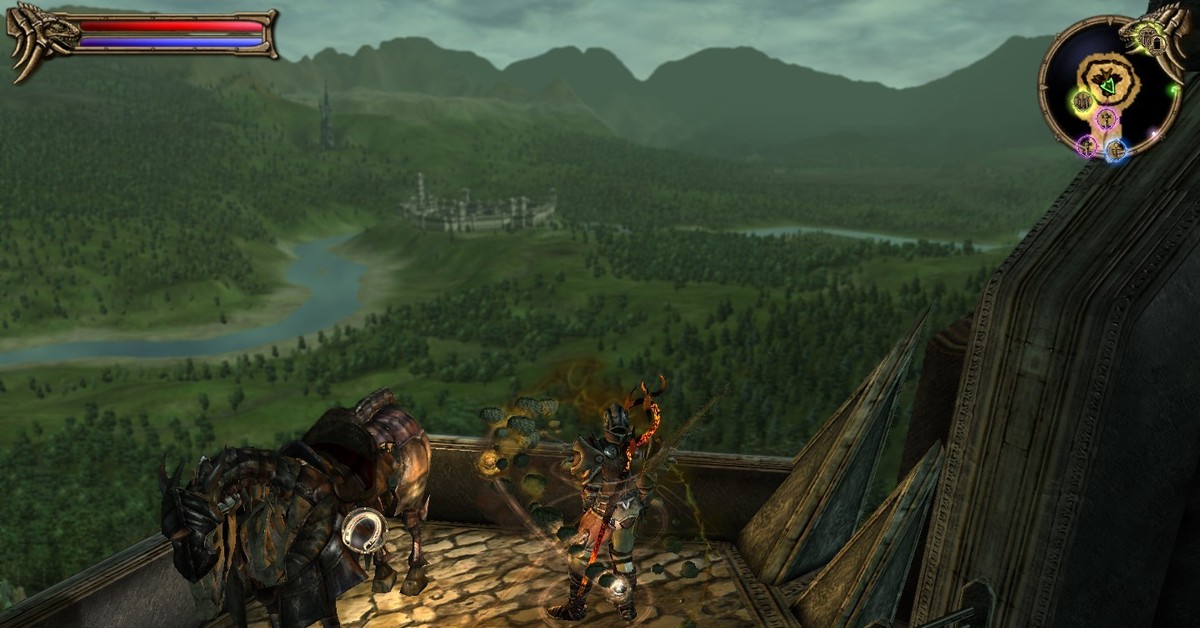Select the yellow-glowing marker on the minimap
The width and height of the screenshot is (1200, 628).
(1081, 101)
